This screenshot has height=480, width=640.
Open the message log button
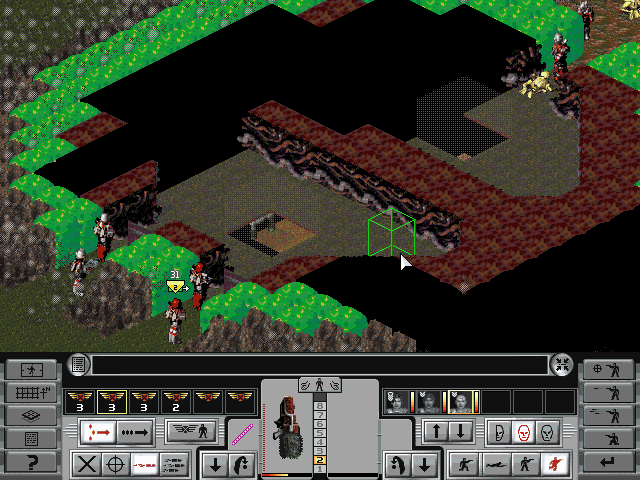[79, 365]
